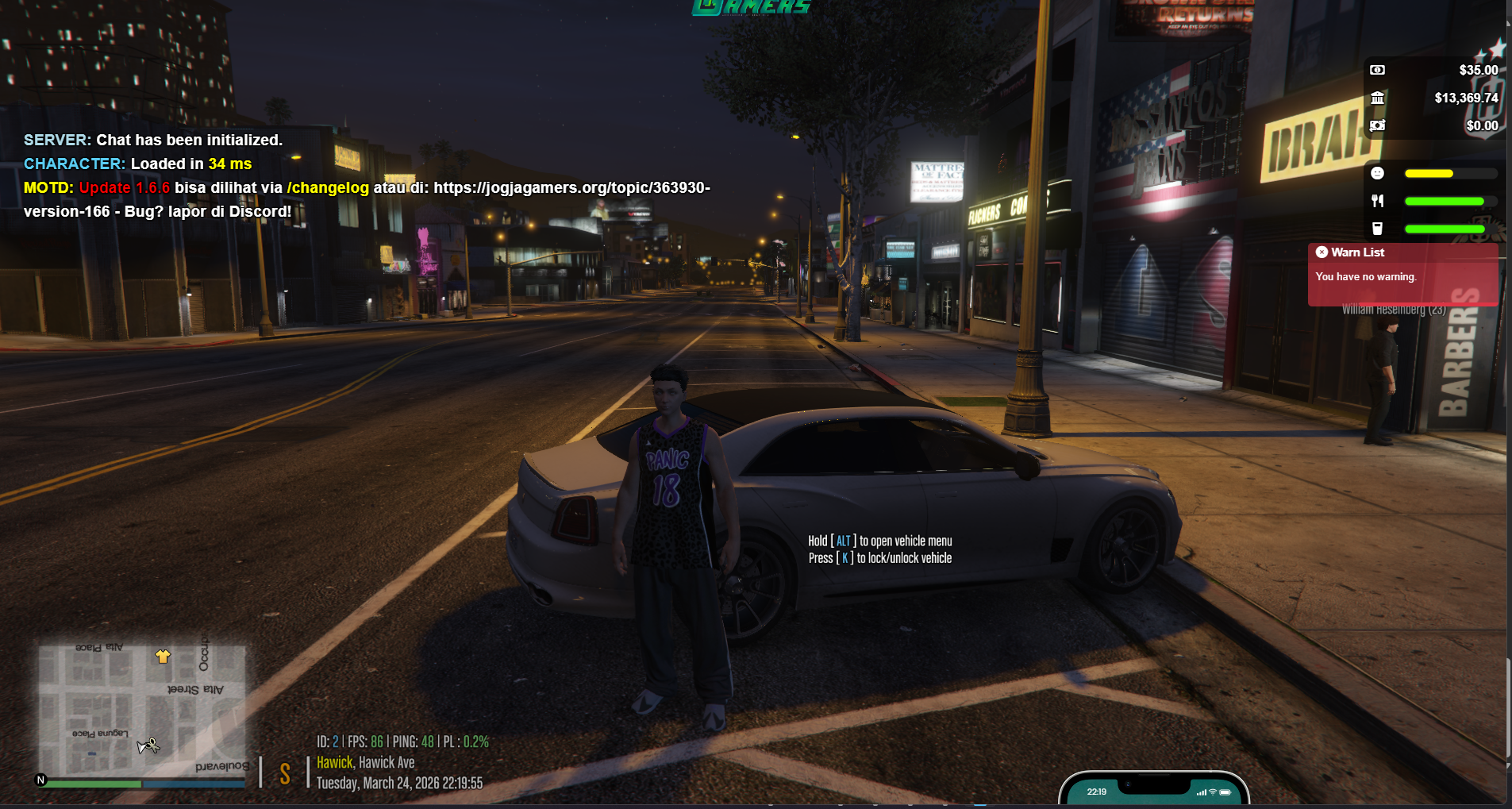Viewport: 1512px width, 809px height.
Task: Open the /changelog command in chat
Action: (x=328, y=188)
